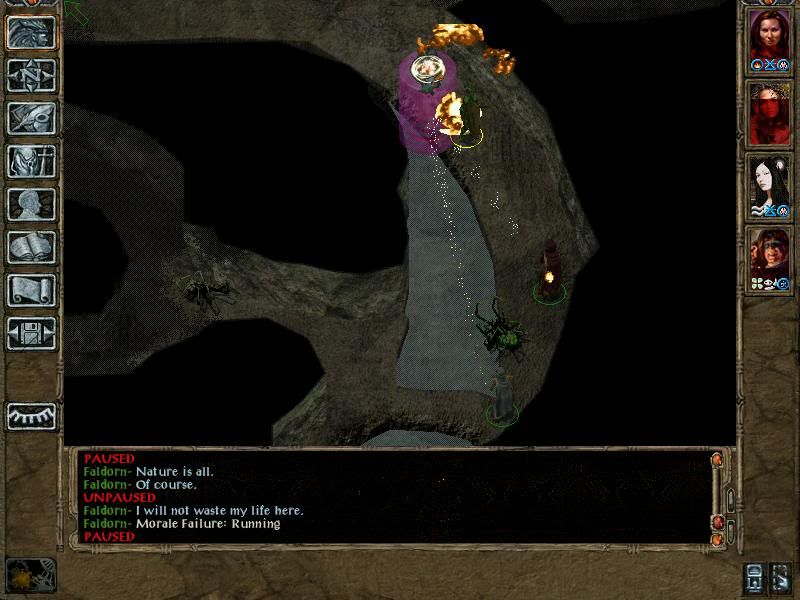Open game options with the floppy disk button
Screen dimensions: 800x600
click(x=32, y=333)
